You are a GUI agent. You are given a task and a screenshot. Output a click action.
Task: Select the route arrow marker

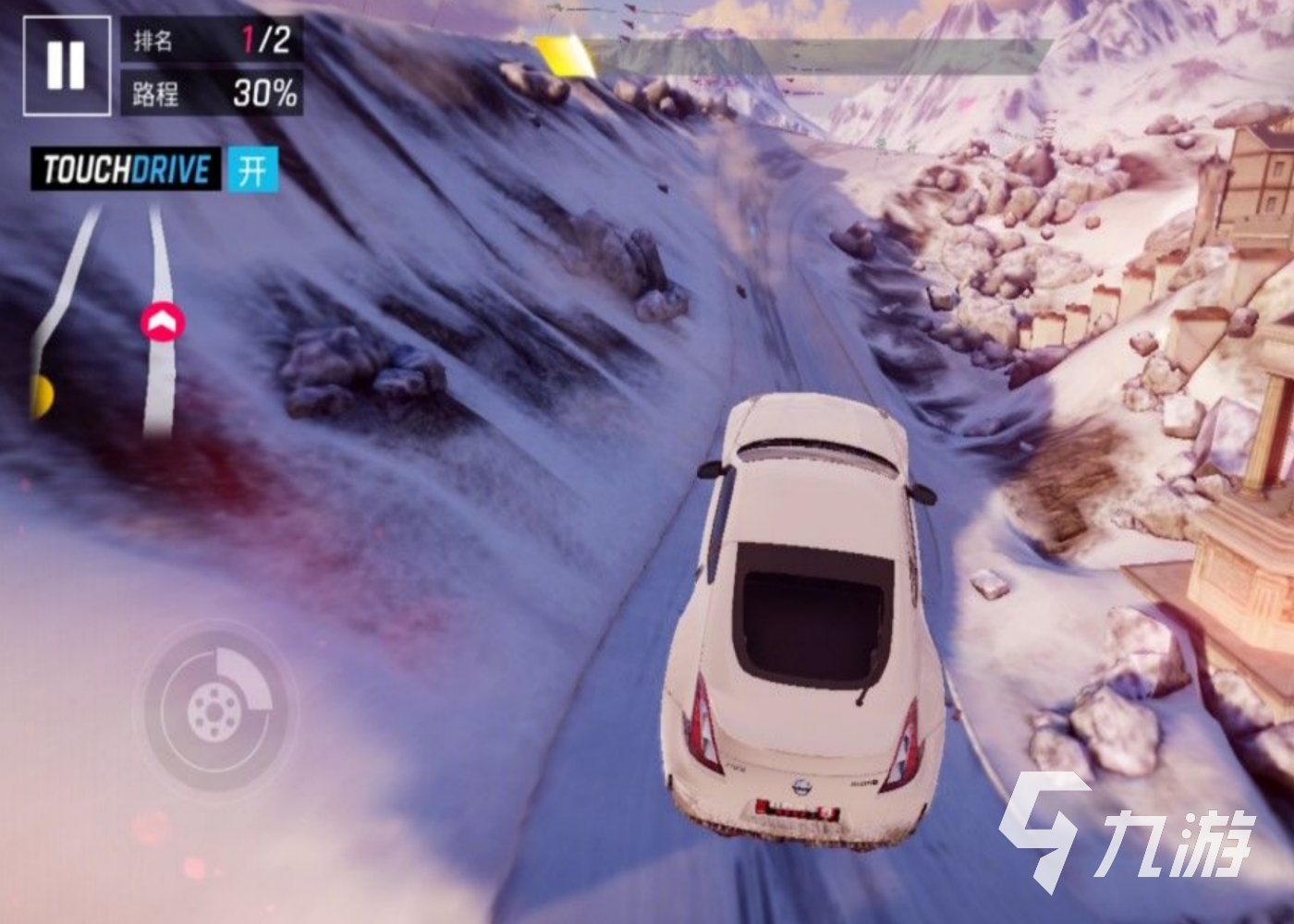click(162, 322)
